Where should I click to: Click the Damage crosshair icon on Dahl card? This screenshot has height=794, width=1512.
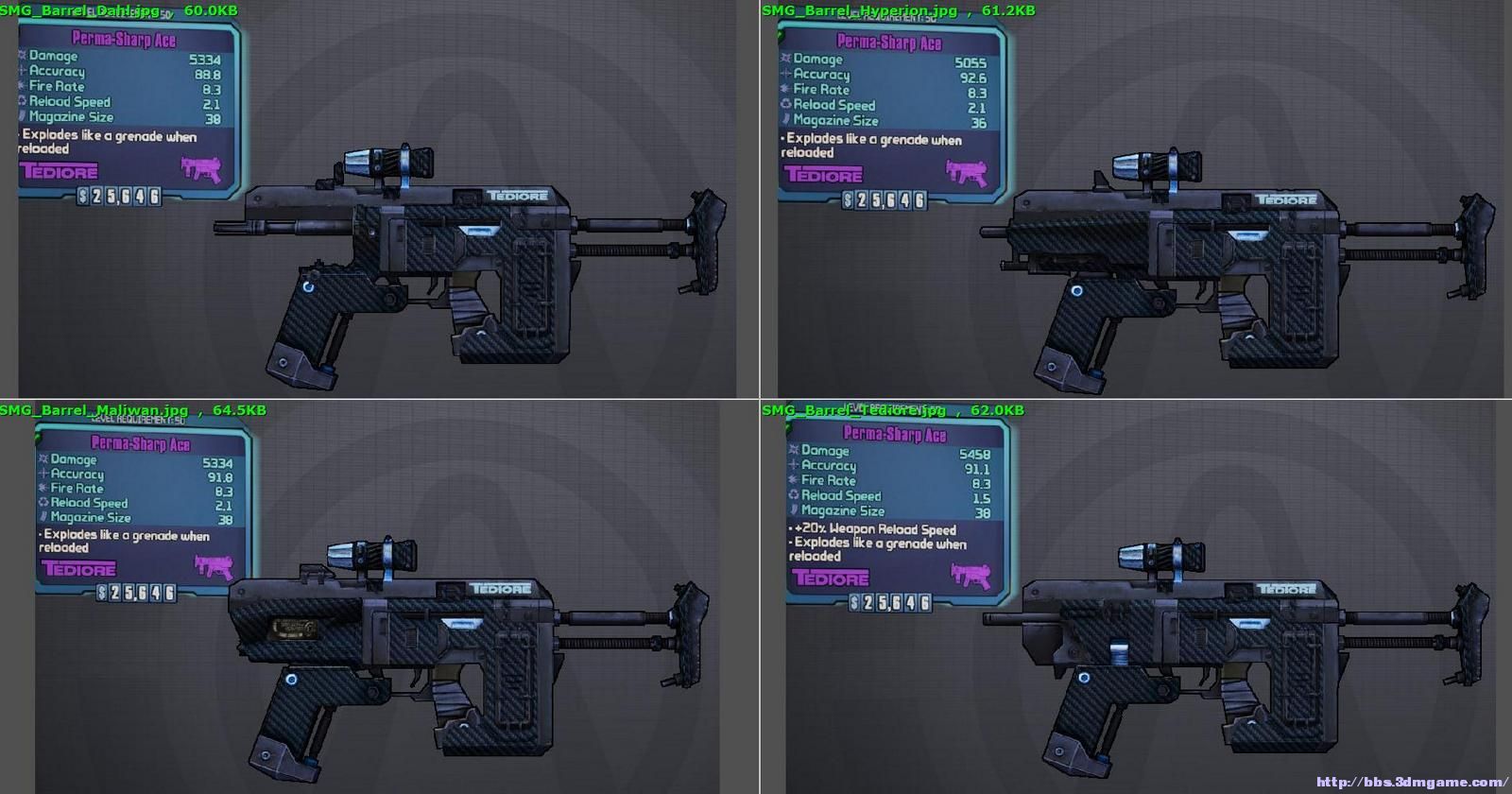(x=22, y=57)
